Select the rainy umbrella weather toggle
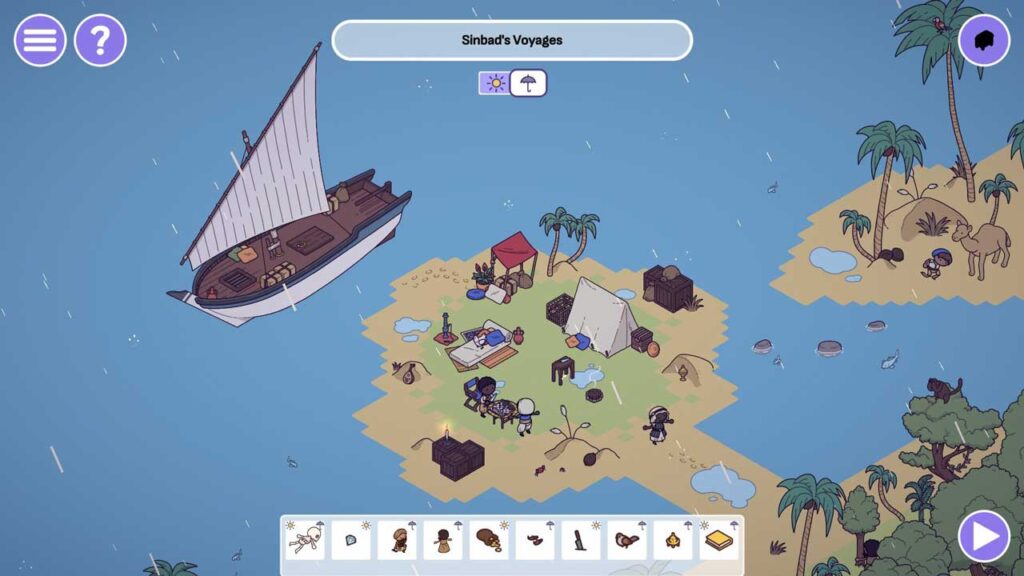Viewport: 1024px width, 576px height. pos(528,83)
